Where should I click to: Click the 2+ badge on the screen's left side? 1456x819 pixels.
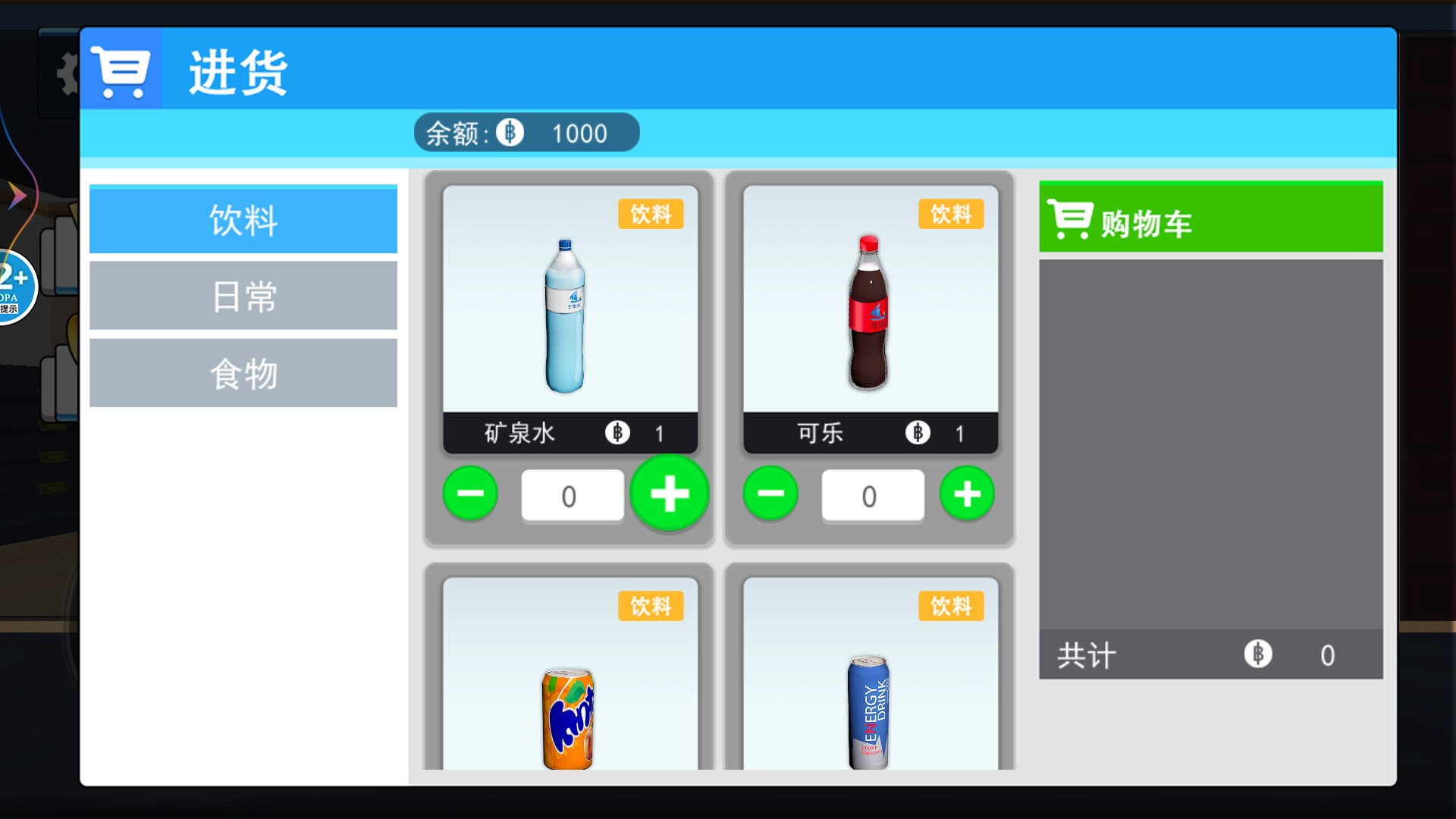(11, 283)
